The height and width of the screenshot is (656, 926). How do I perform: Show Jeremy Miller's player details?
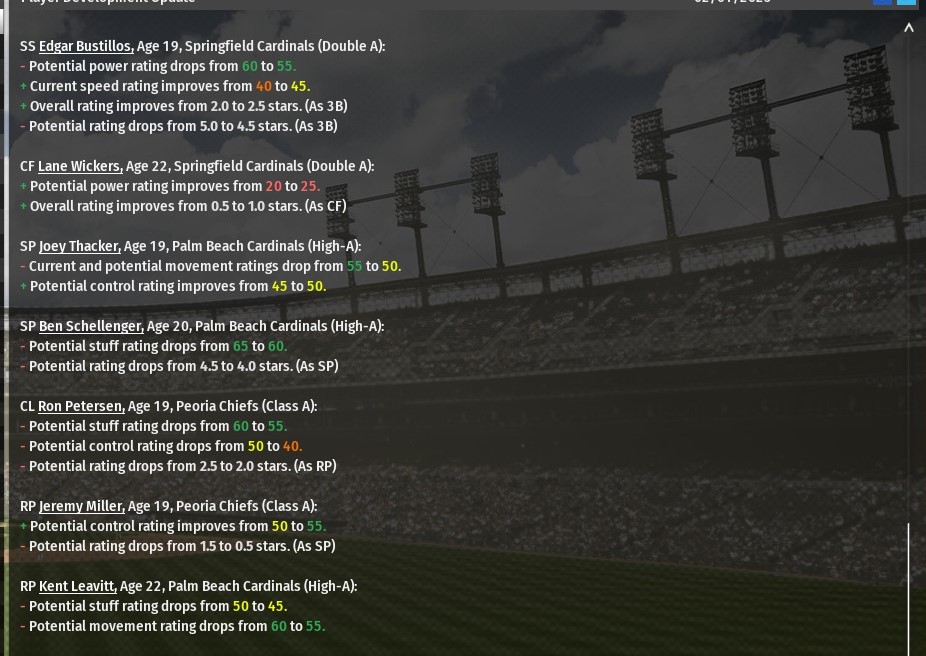click(81, 506)
